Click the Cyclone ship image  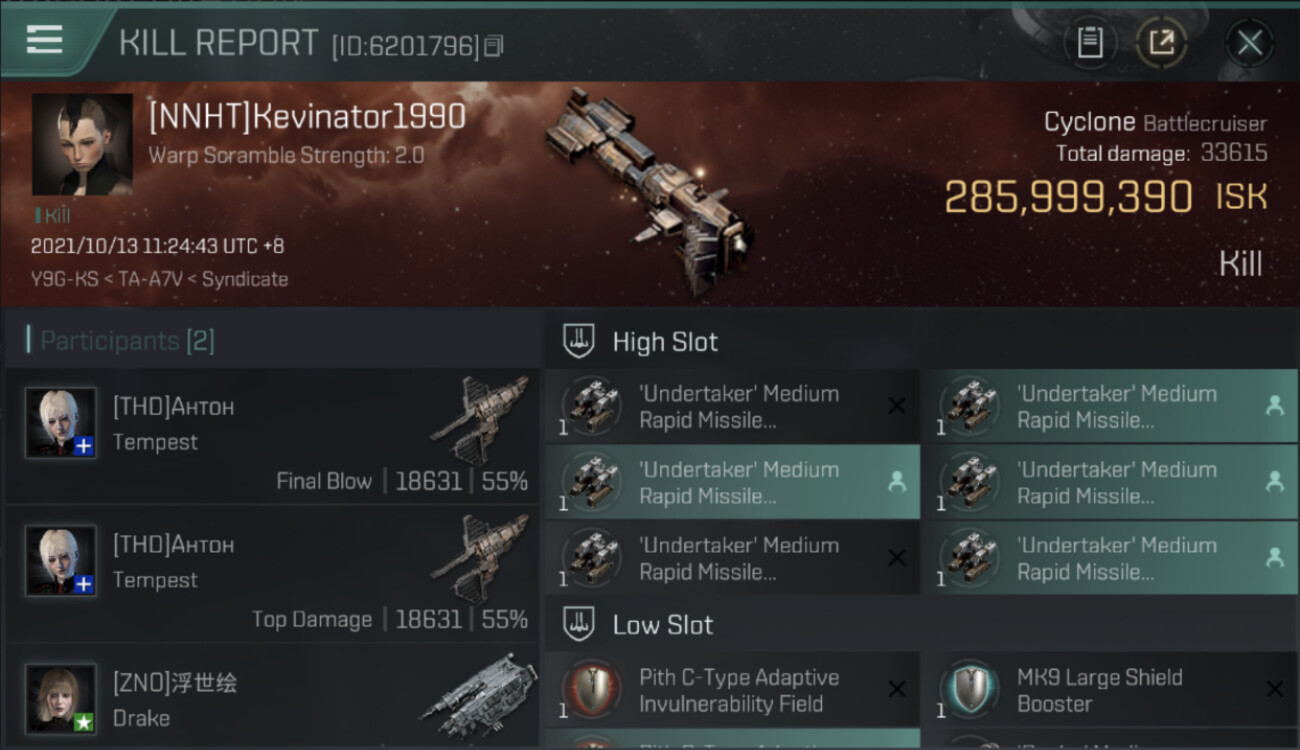[x=650, y=190]
